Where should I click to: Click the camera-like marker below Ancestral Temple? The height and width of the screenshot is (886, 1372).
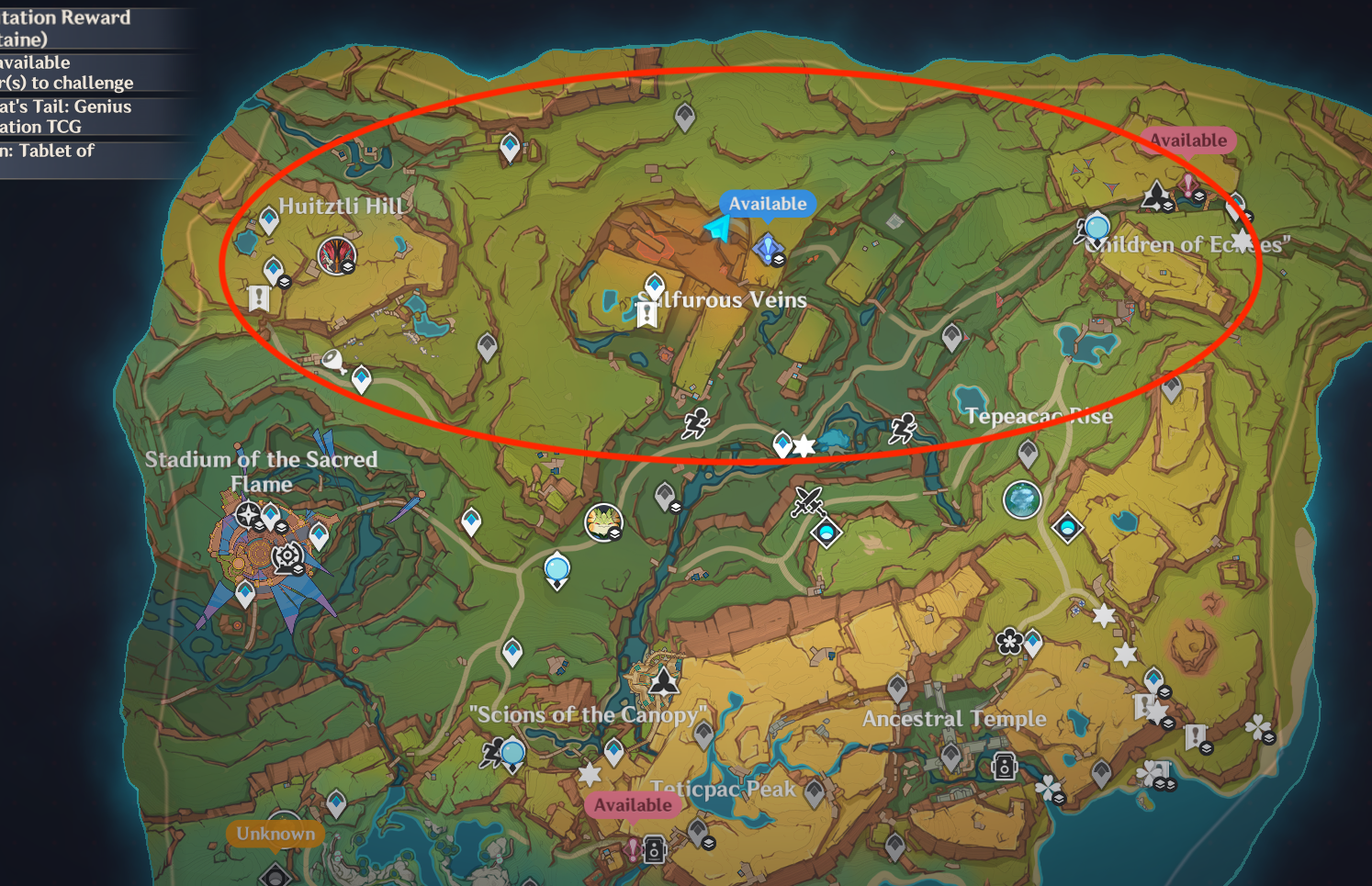click(1004, 766)
